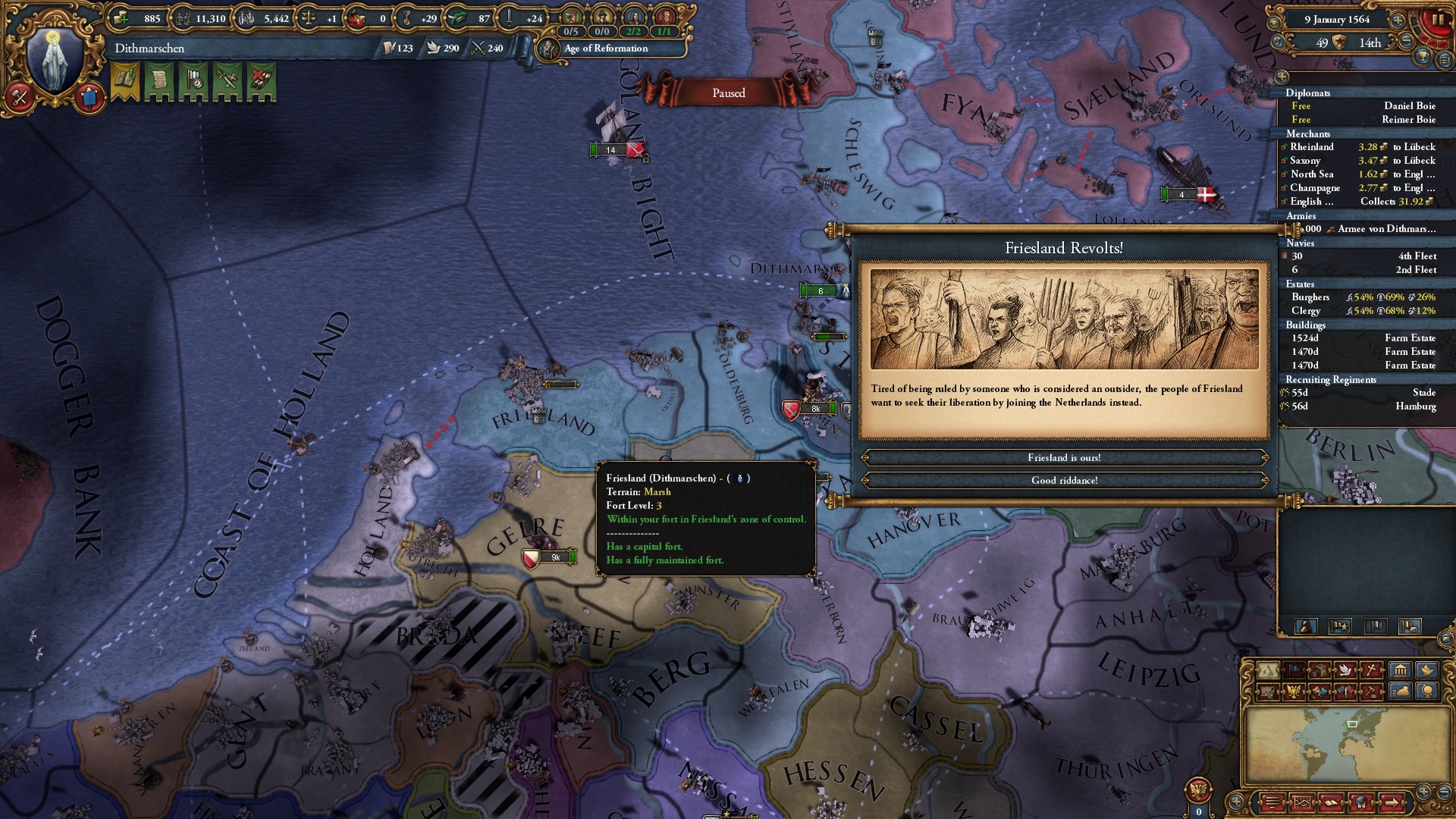Open the religious mapmode dove icon

(x=1346, y=670)
